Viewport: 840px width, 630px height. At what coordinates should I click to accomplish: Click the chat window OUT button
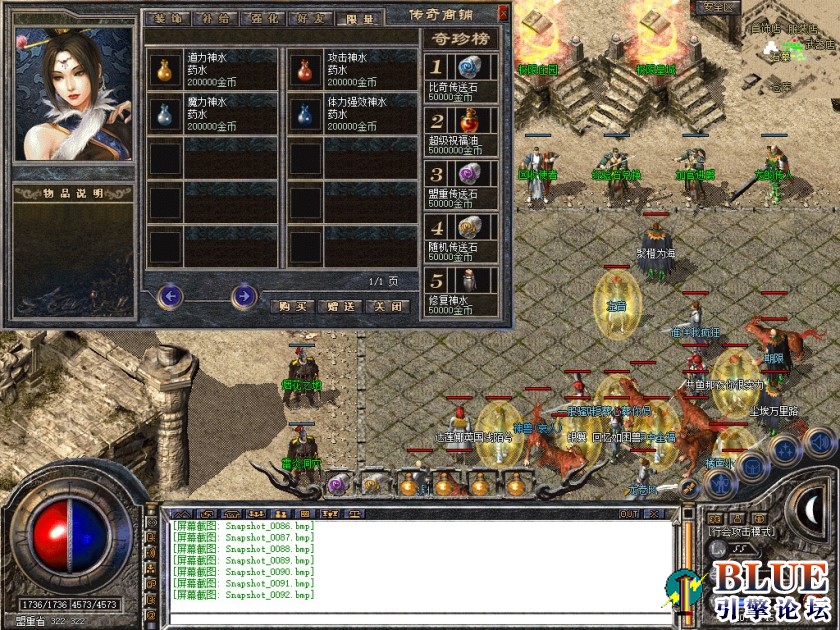[629, 514]
